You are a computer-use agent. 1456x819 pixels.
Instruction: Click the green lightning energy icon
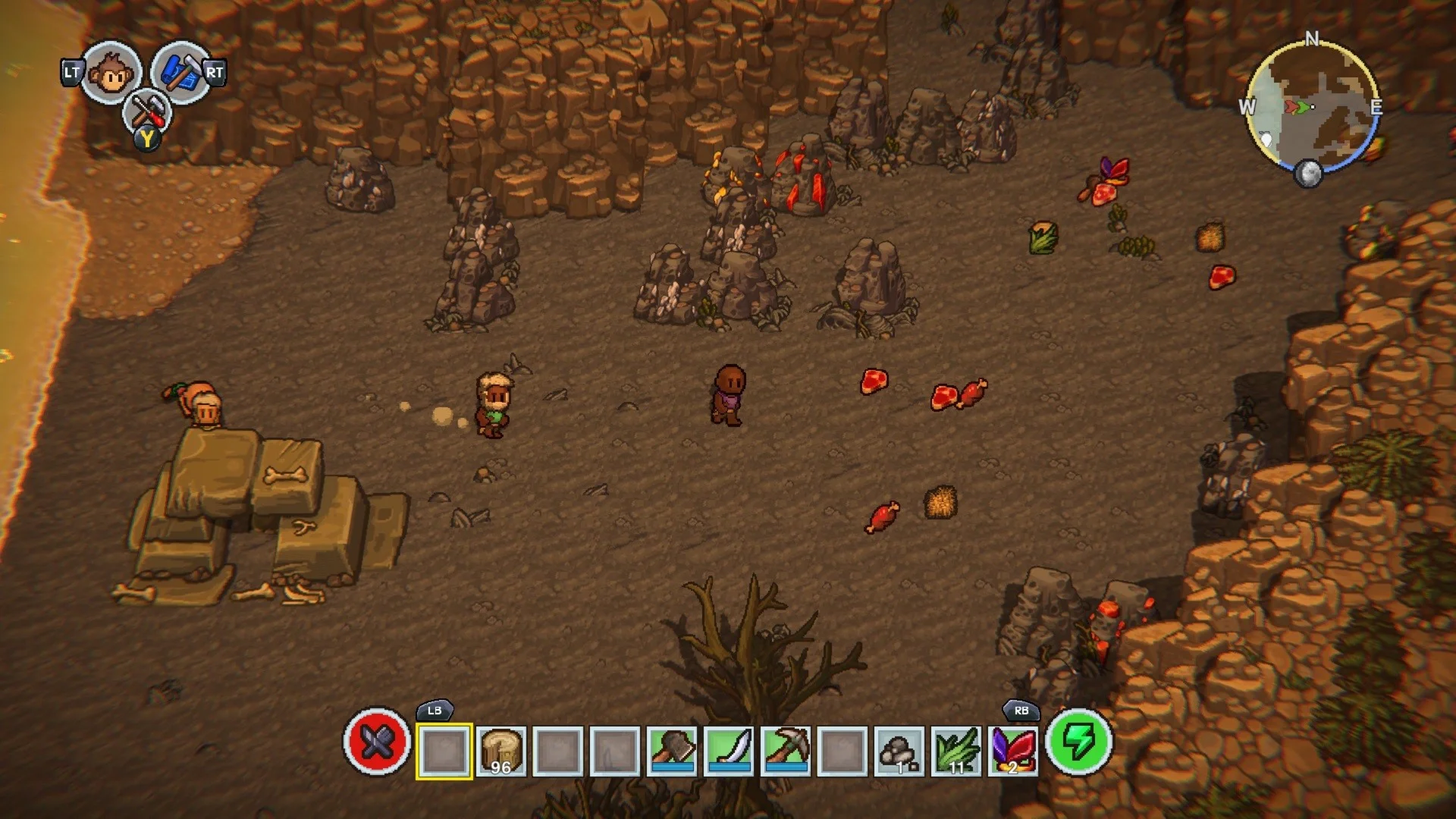(1078, 742)
